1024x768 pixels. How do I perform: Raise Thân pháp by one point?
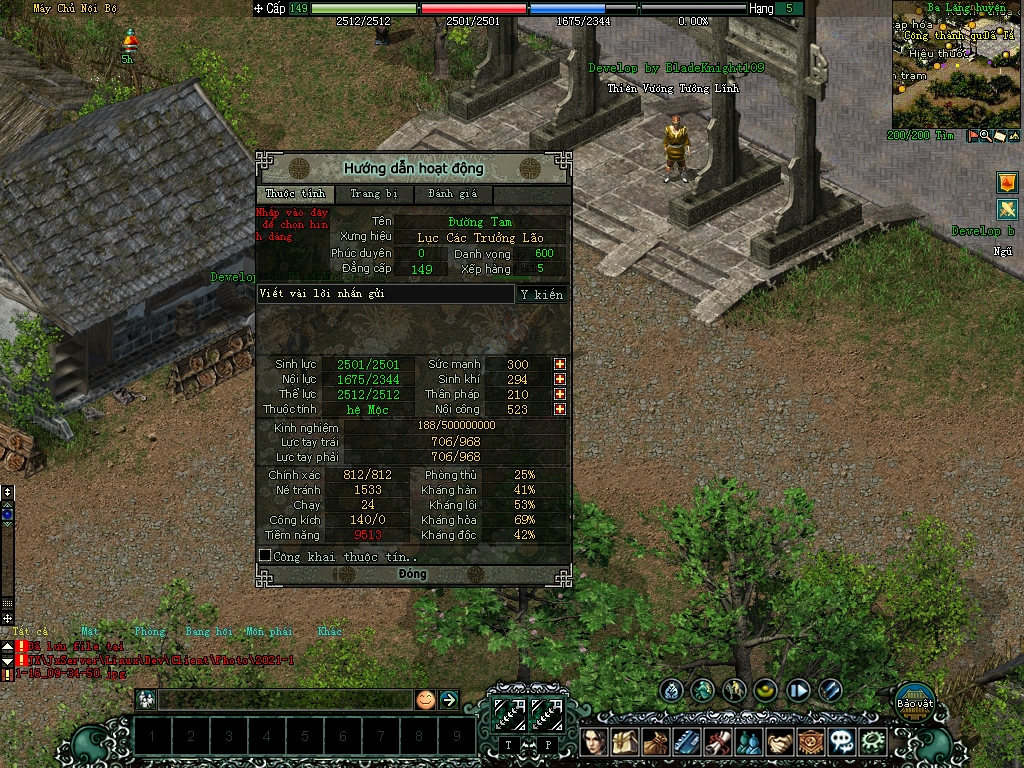pos(560,394)
